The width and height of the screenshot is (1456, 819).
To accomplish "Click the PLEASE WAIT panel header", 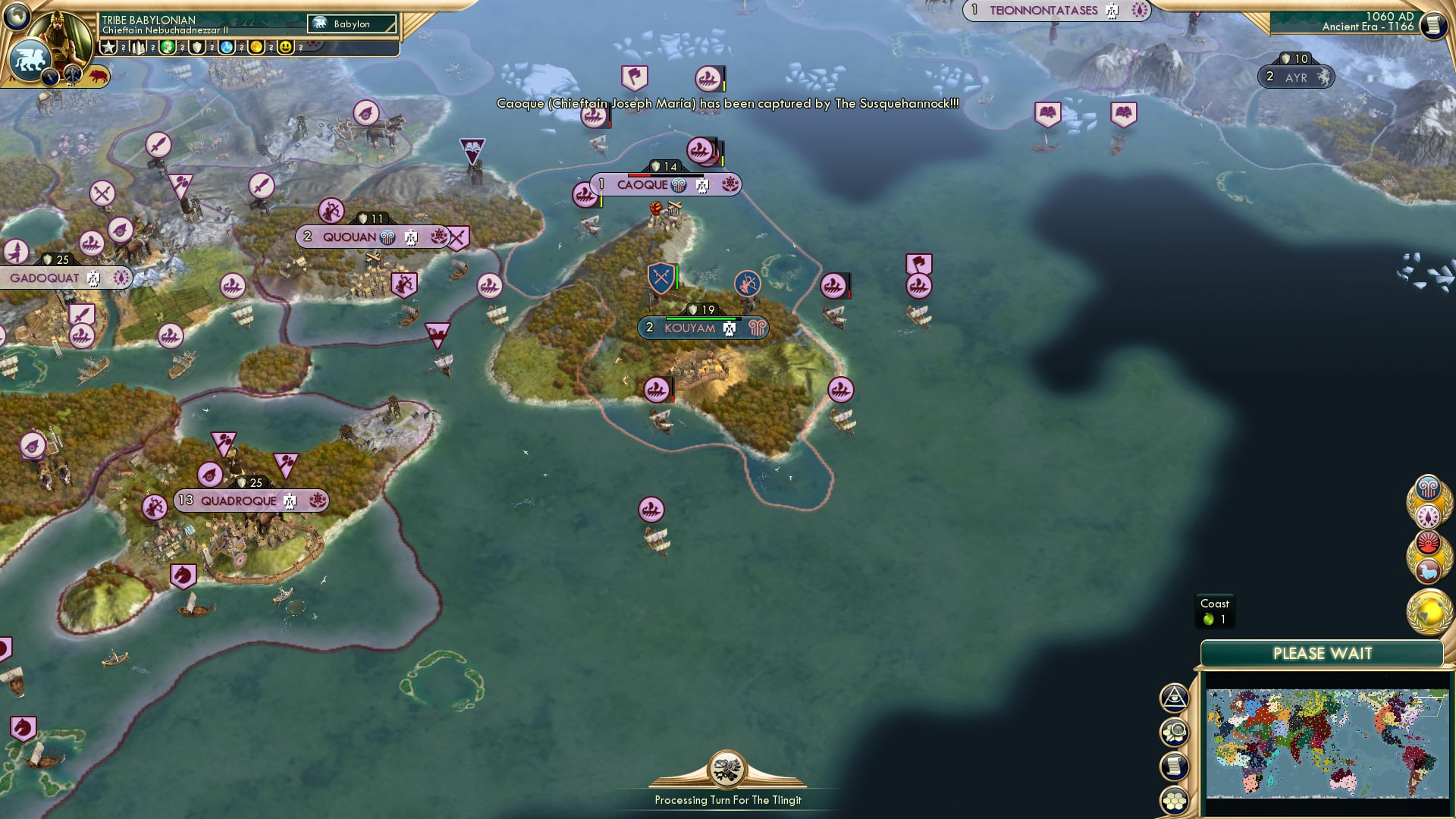I will point(1324,653).
